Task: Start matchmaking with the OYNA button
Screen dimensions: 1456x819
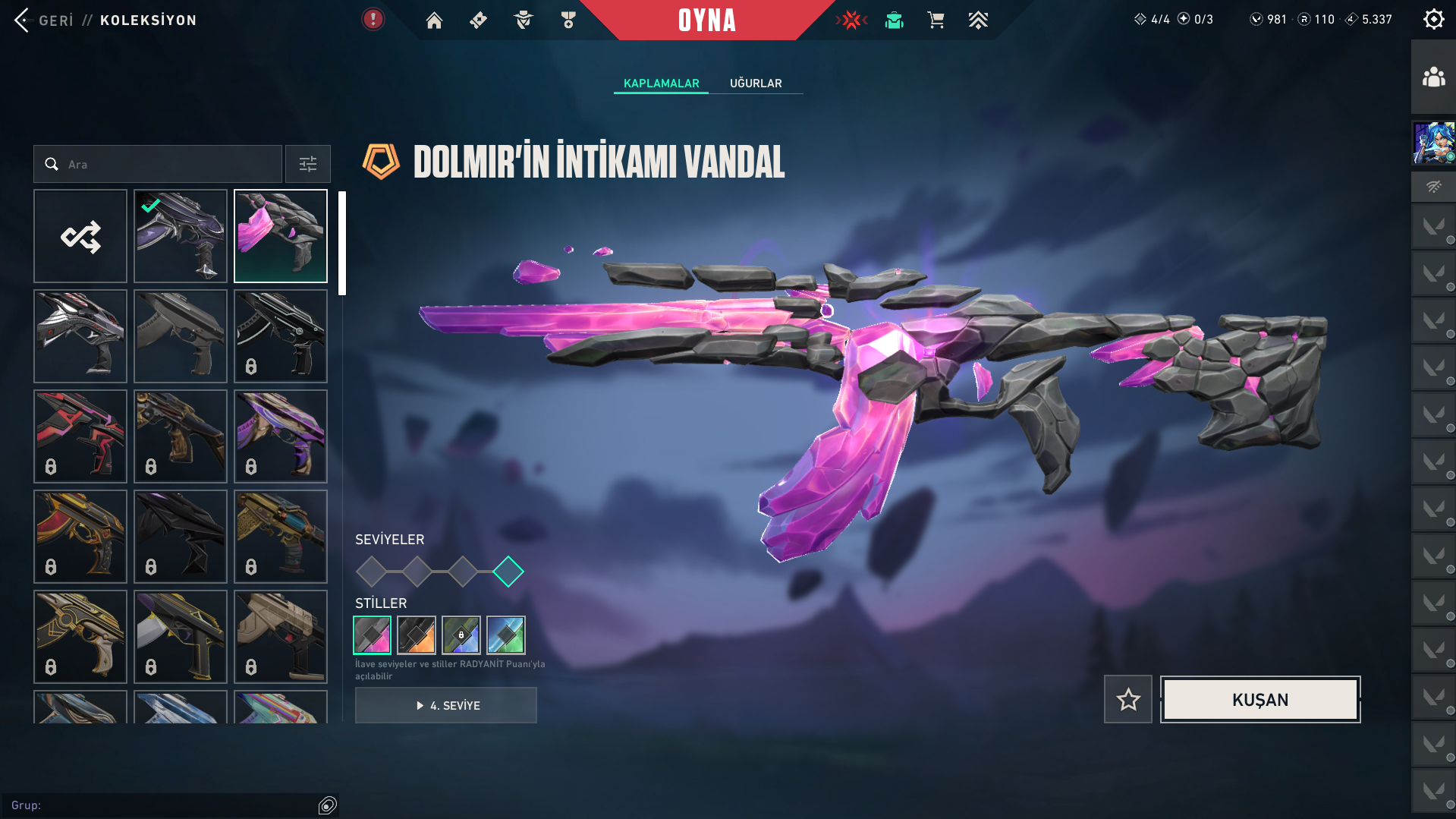Action: [x=707, y=20]
